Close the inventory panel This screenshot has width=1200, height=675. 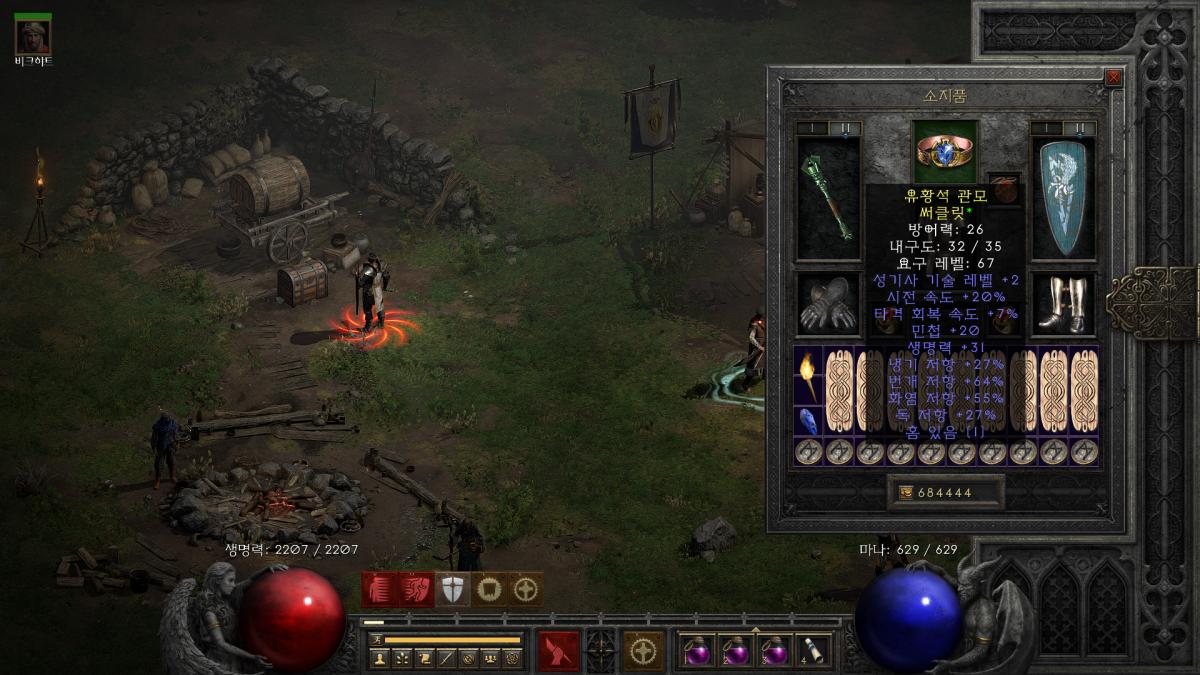[1114, 77]
